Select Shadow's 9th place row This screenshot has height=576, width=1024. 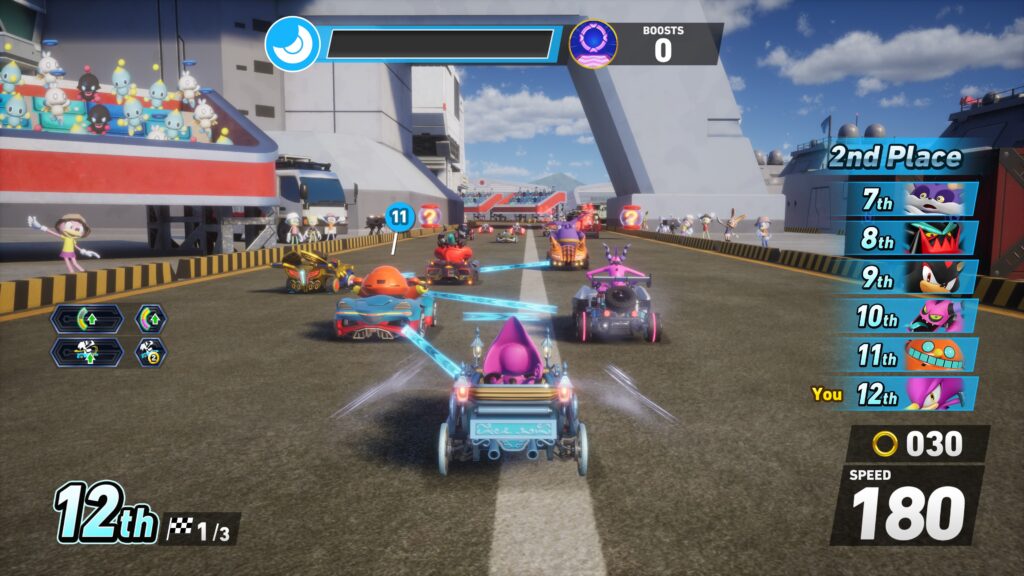[x=912, y=276]
